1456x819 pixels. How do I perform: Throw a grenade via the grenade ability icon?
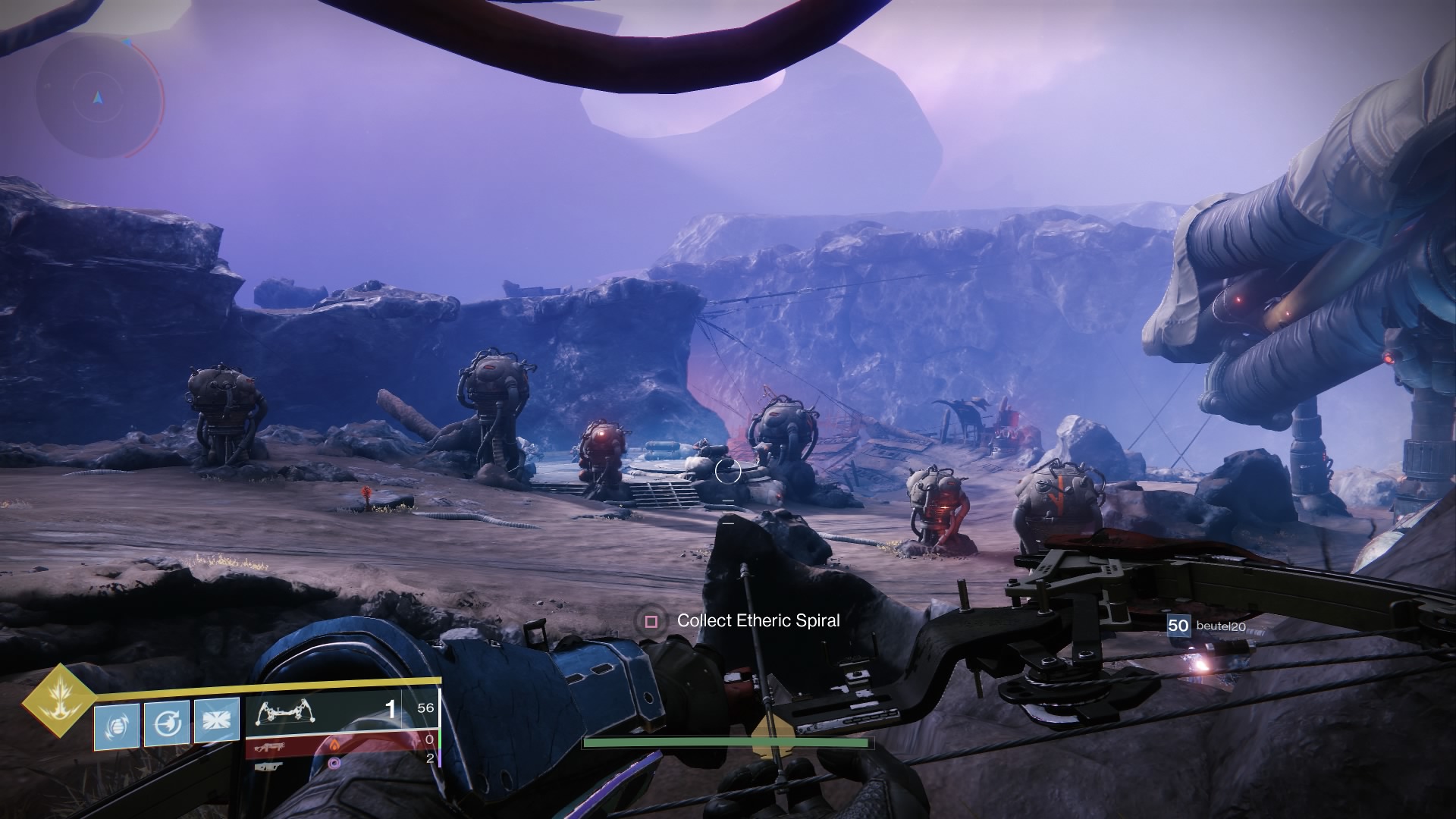click(117, 726)
